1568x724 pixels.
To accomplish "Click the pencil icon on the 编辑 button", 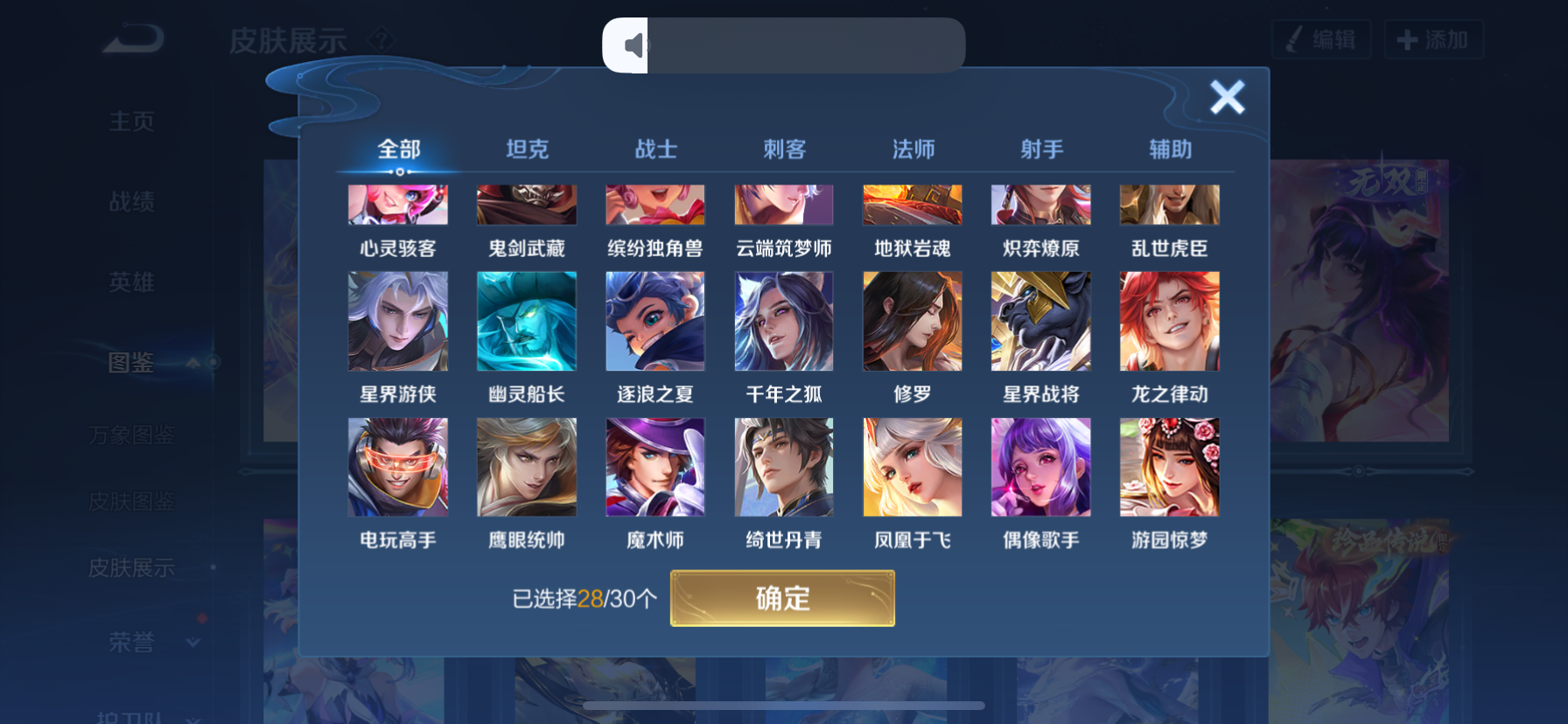I will coord(1292,38).
